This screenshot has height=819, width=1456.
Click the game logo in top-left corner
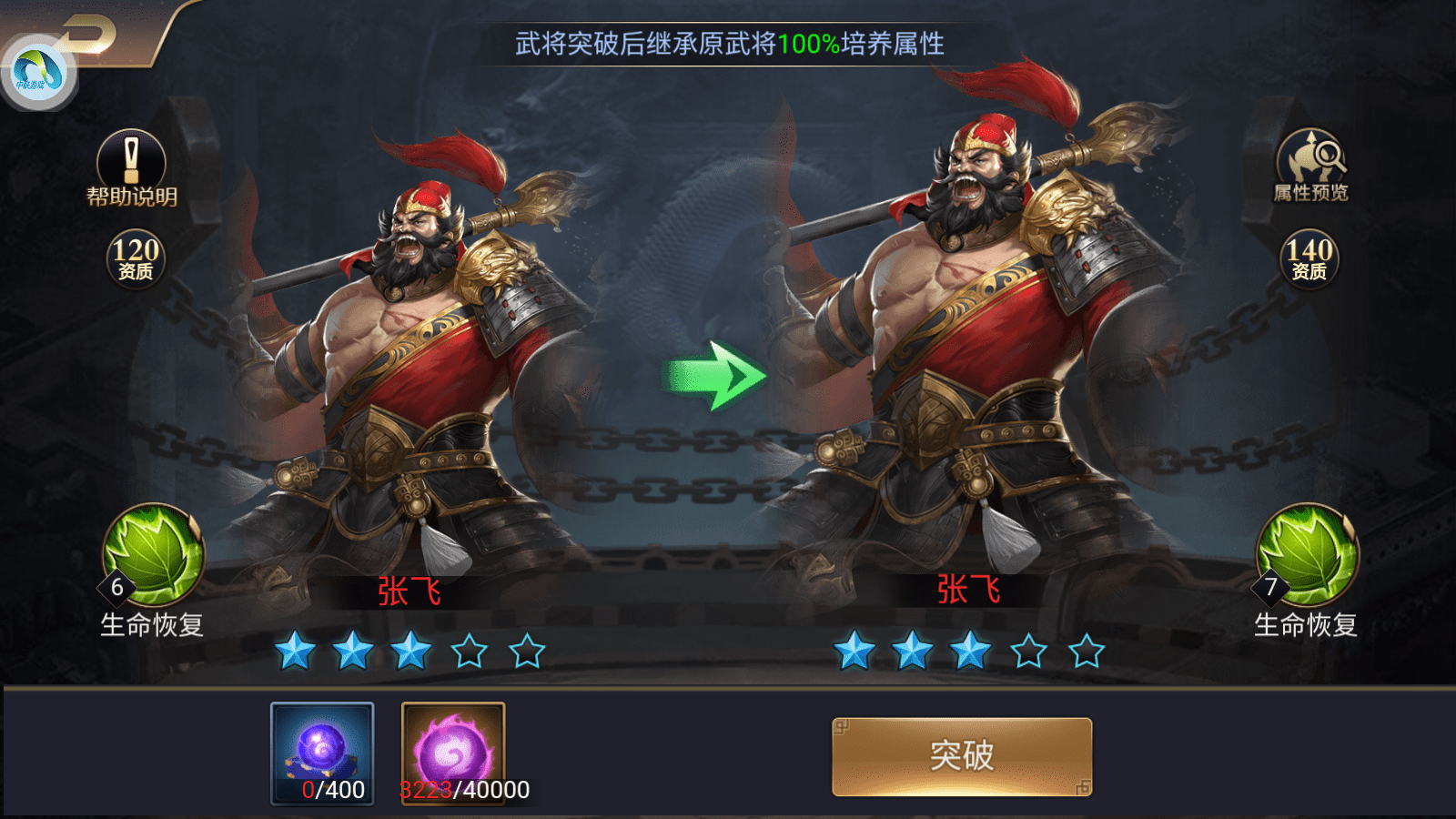(x=40, y=70)
